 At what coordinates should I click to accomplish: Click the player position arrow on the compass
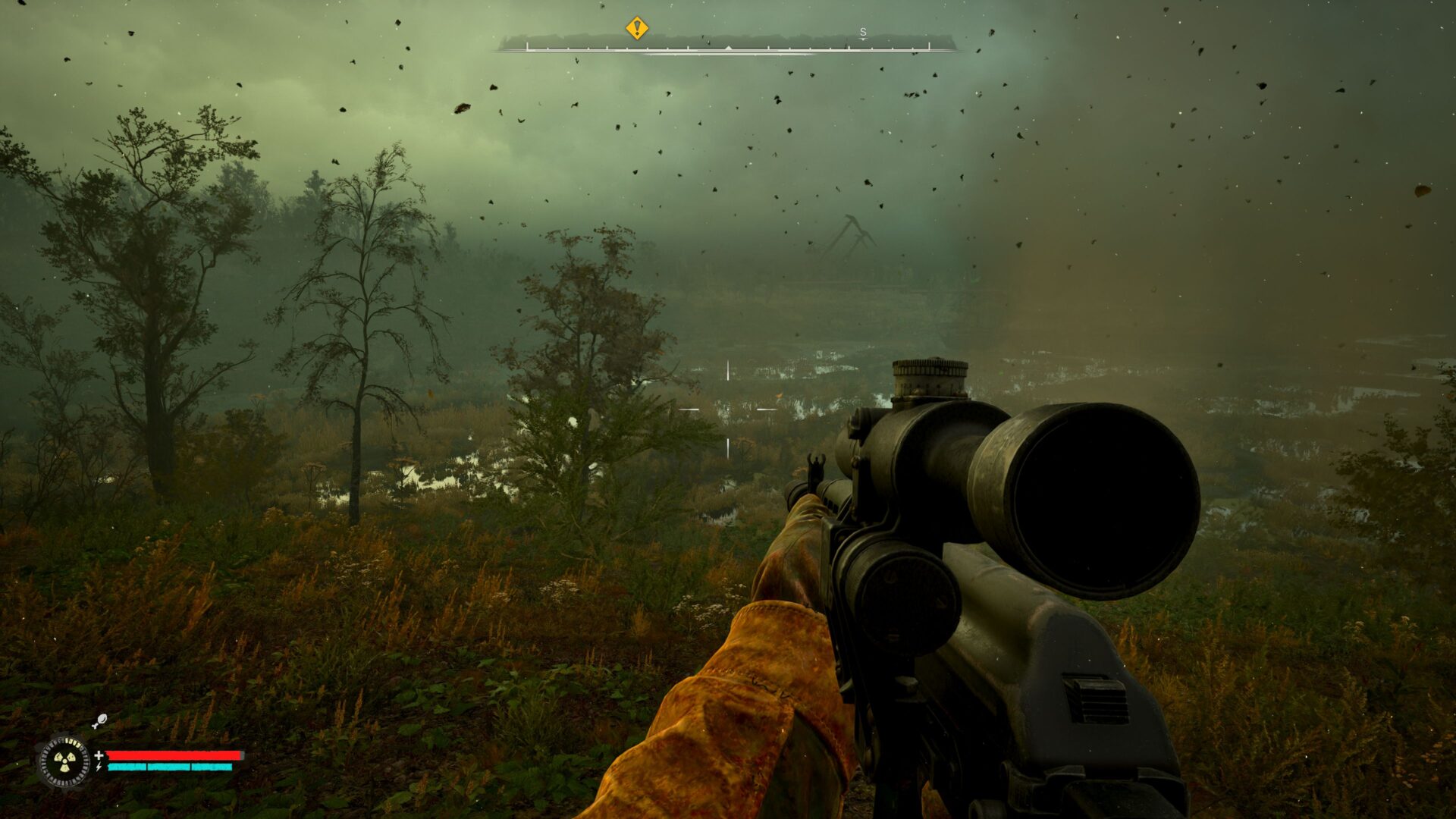pos(729,47)
